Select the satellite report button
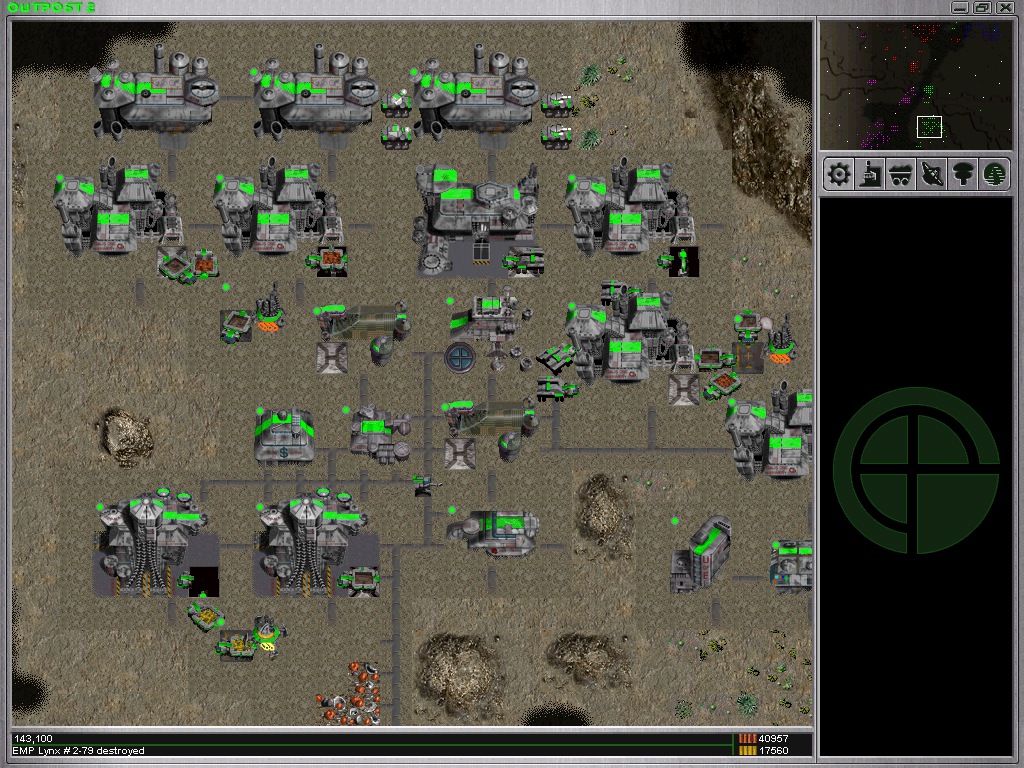 click(x=931, y=175)
